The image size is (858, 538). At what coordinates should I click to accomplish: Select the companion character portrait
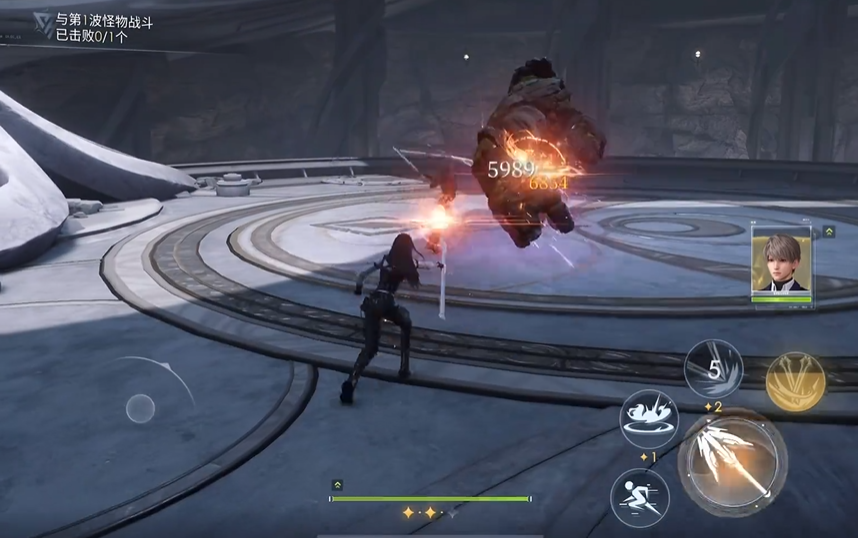tap(782, 264)
